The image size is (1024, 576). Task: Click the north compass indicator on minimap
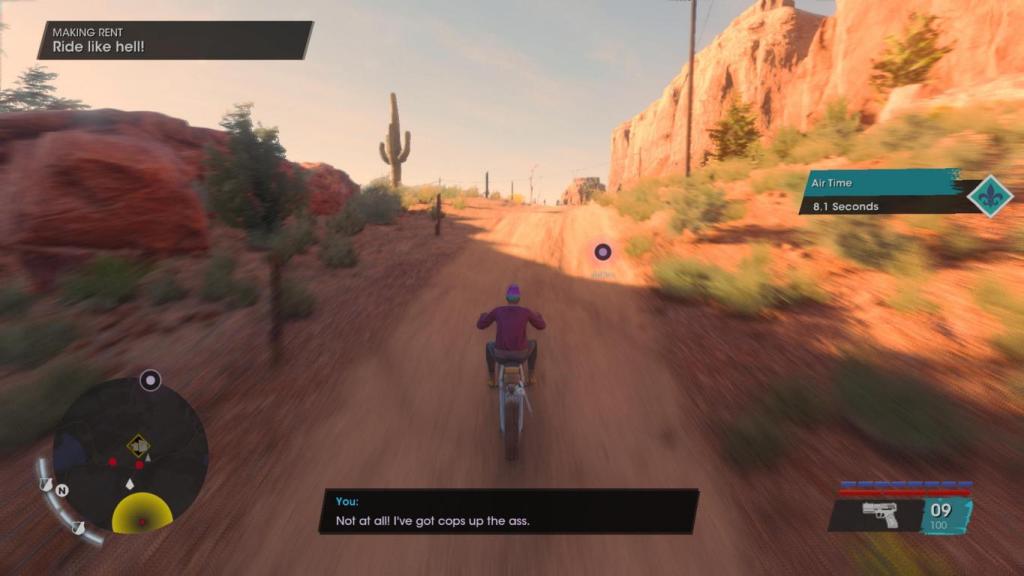tap(62, 491)
